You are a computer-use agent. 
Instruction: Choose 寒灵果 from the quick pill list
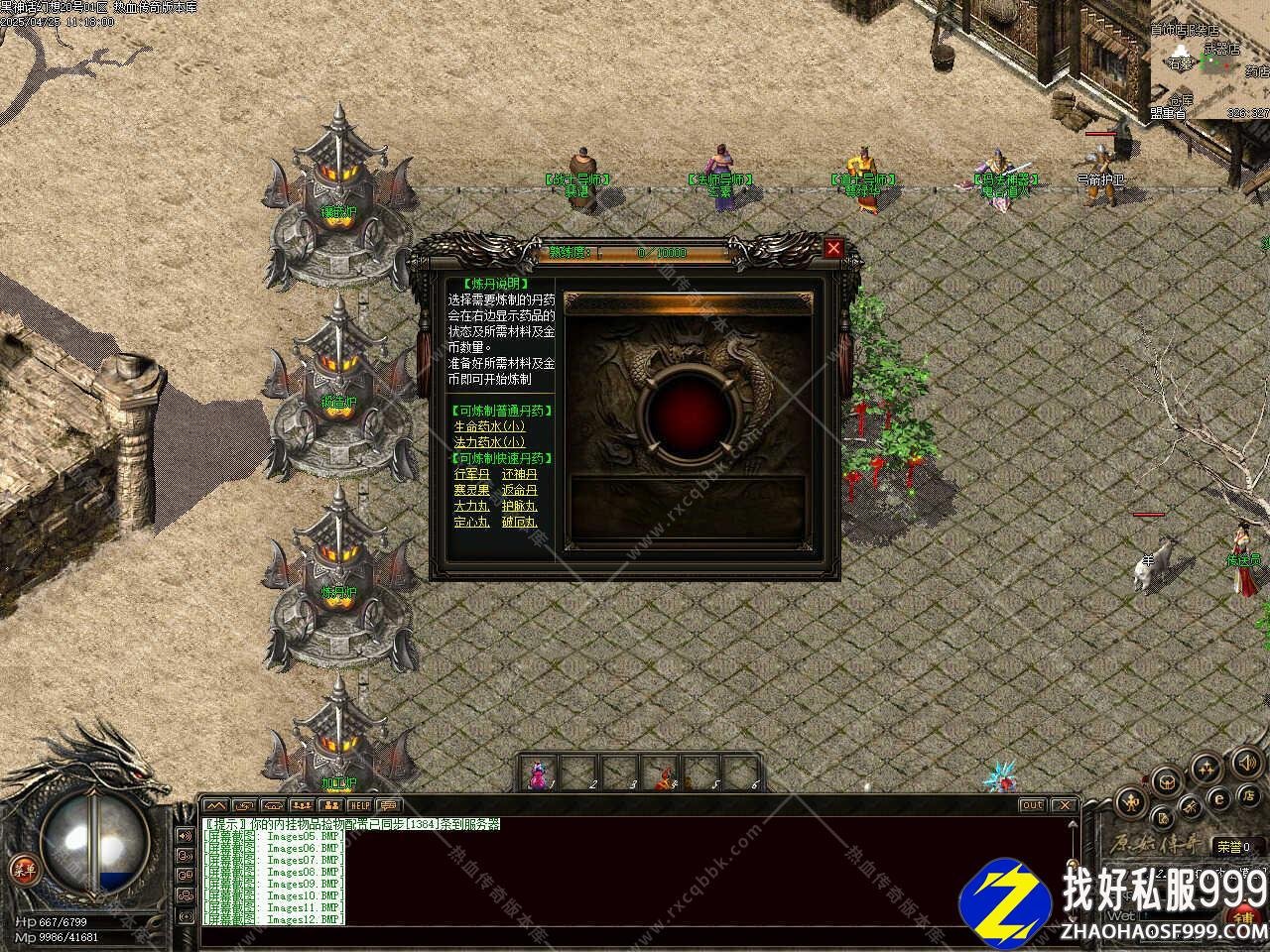pos(471,490)
